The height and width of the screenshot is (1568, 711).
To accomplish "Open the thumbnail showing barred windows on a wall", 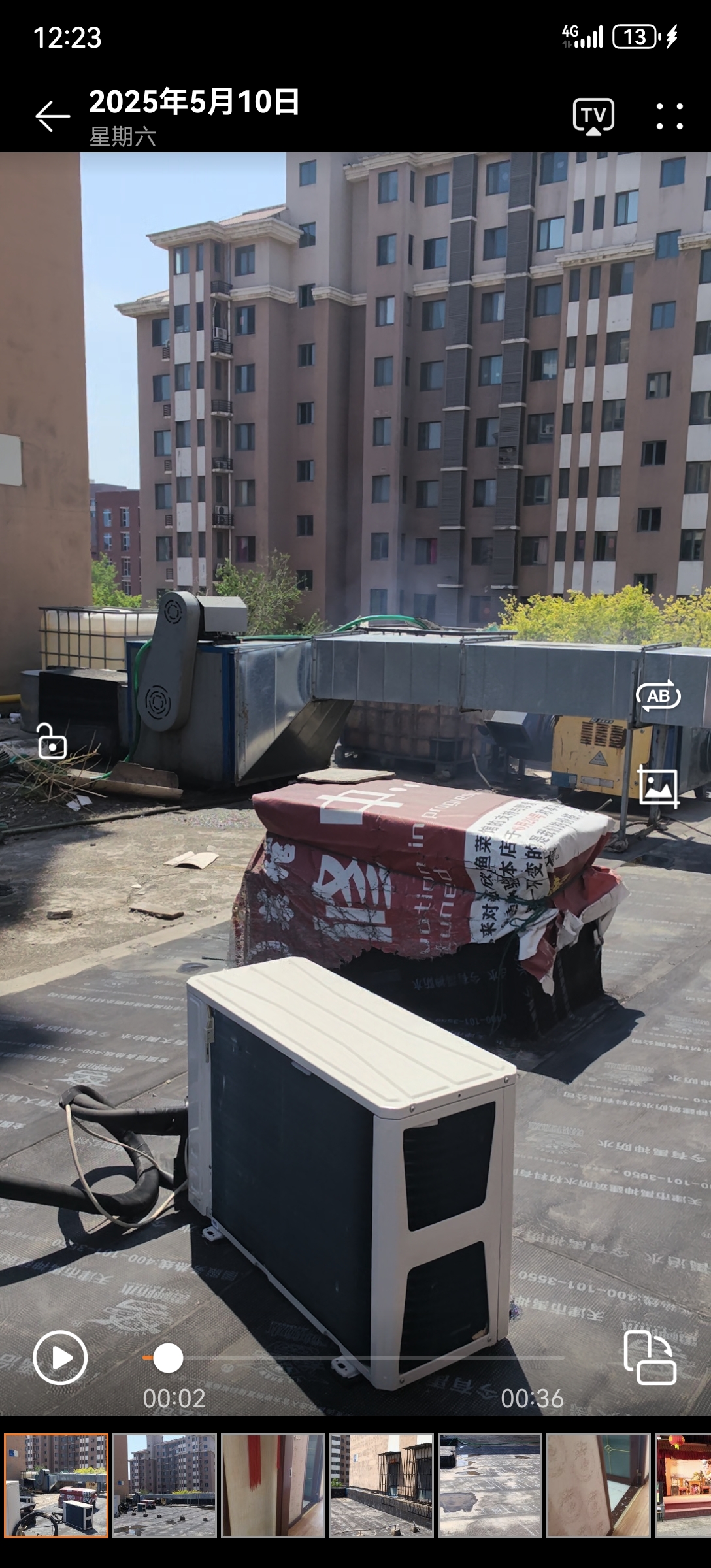I will coord(381,1485).
